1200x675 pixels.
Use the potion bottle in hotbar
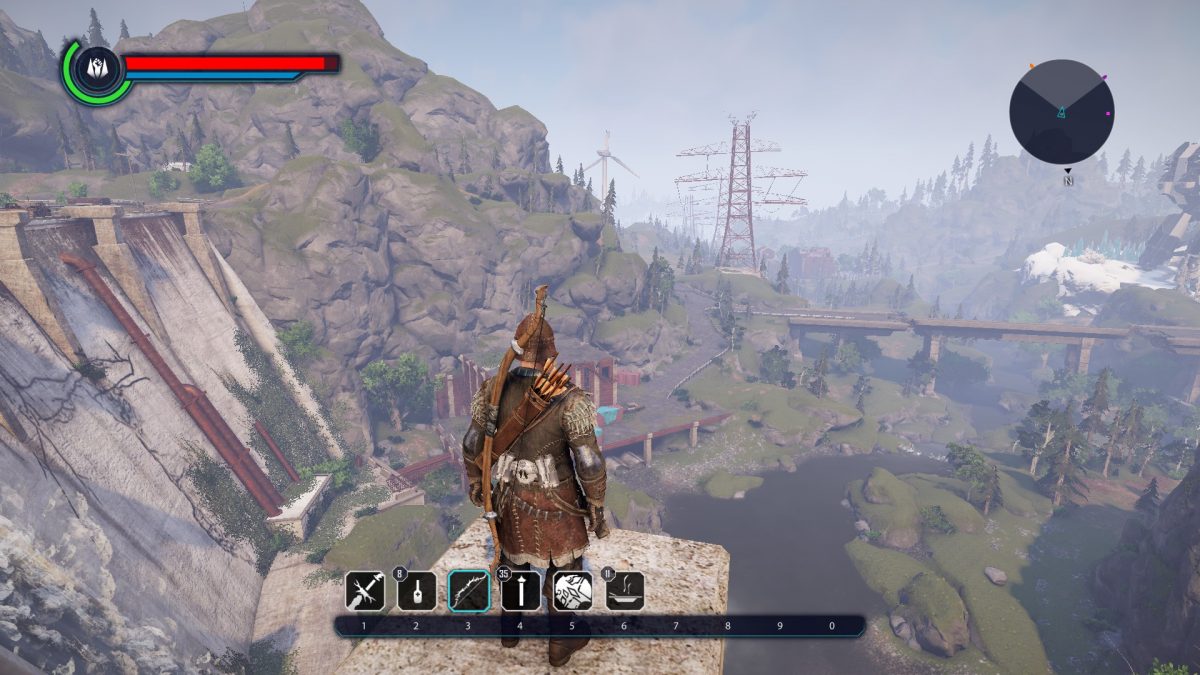click(417, 591)
